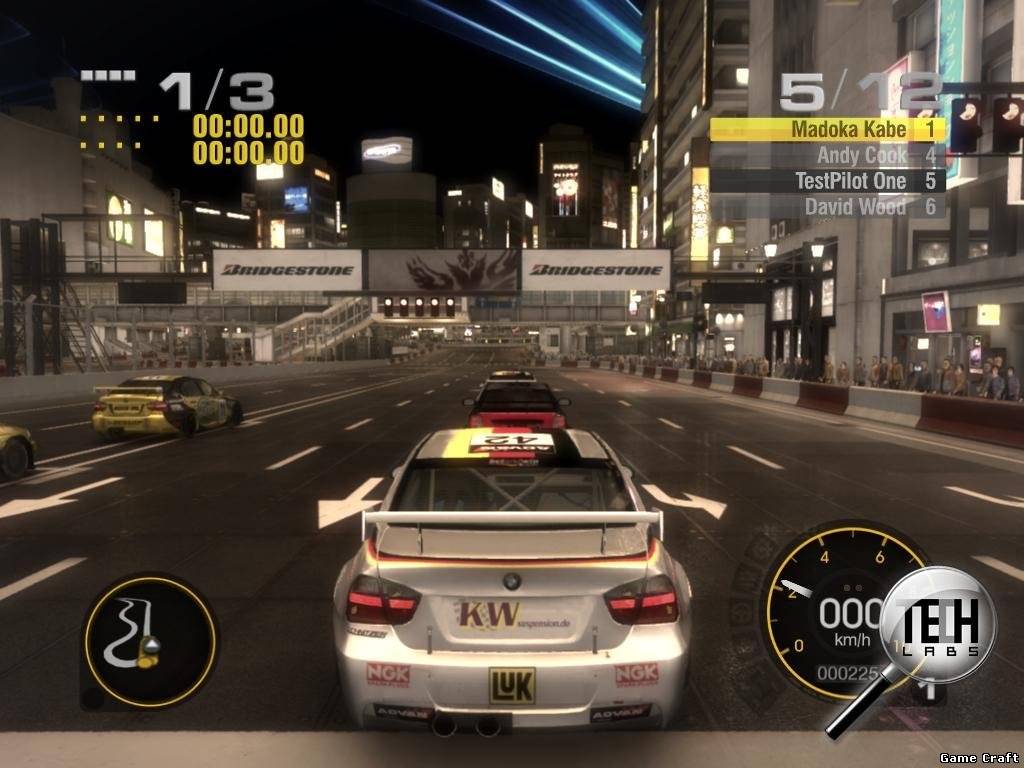This screenshot has height=768, width=1024.
Task: Select Andy Cook's leaderboard row
Action: (x=828, y=155)
